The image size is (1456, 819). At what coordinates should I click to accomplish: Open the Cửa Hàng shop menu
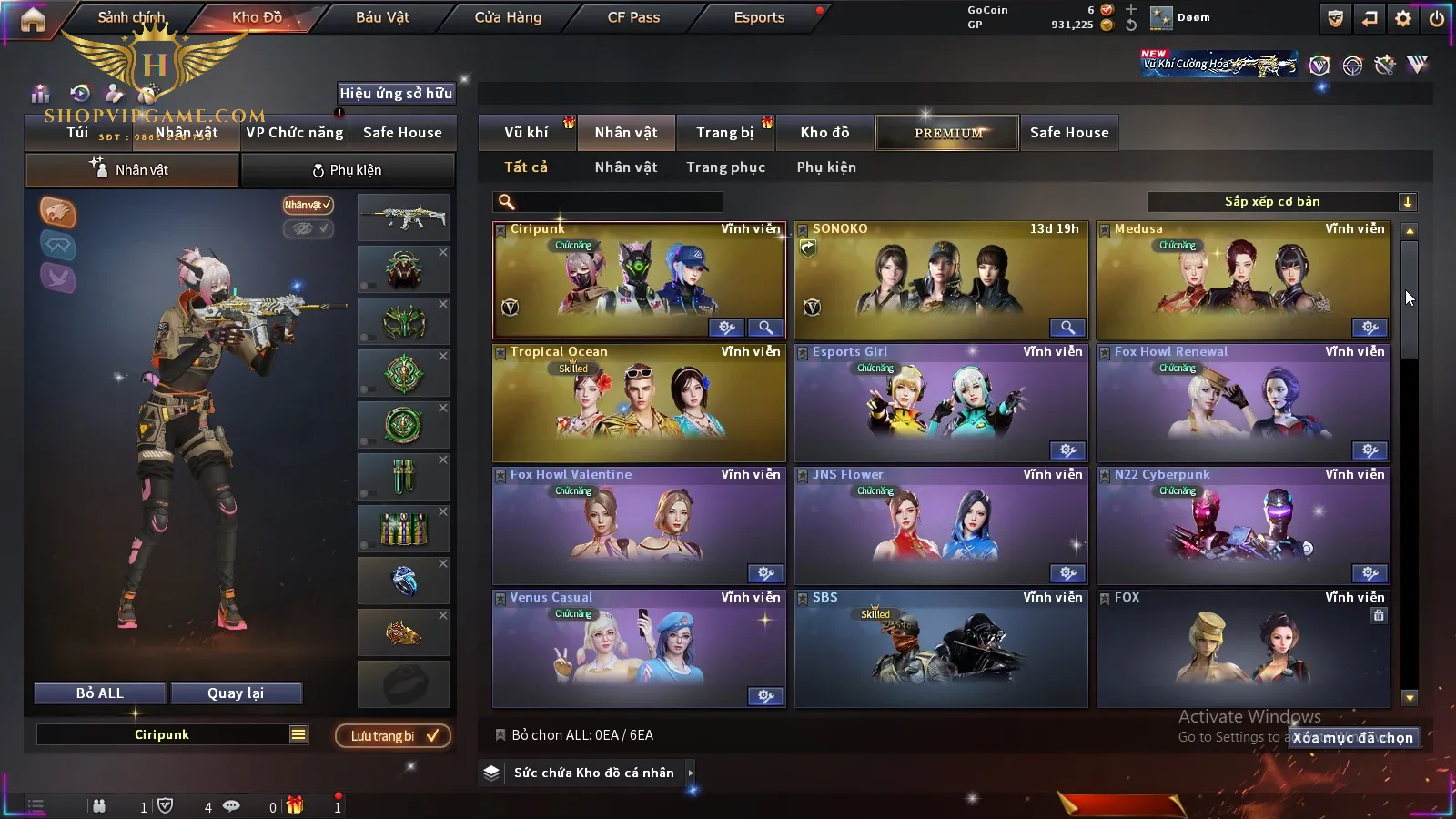coord(508,17)
